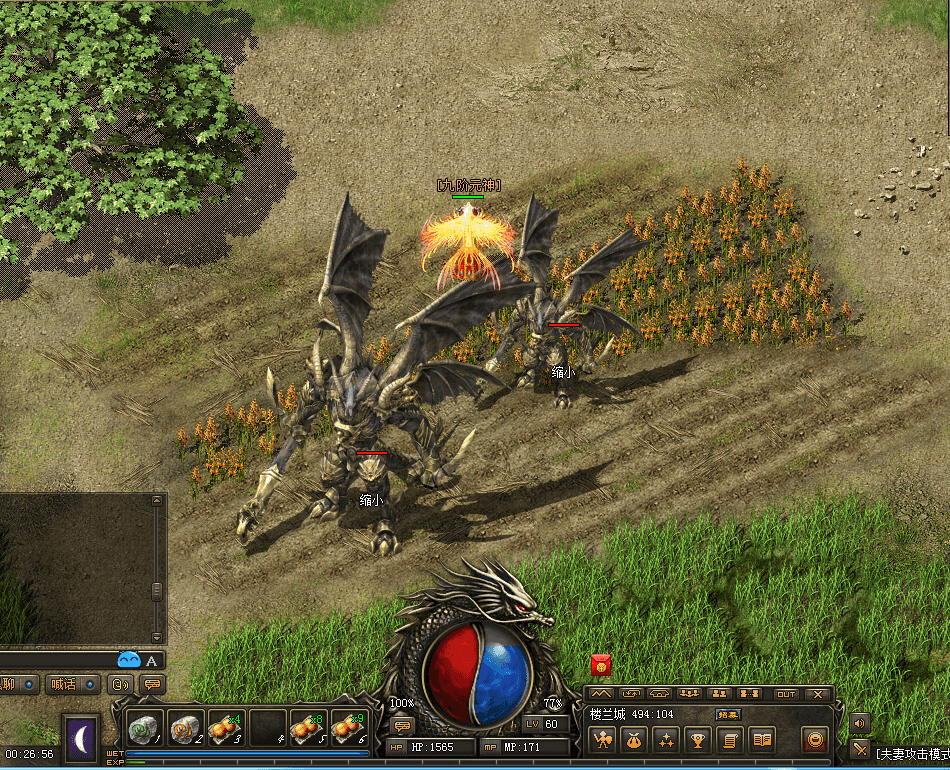Use the x4 orange potion stack in slot 3
950x770 pixels.
(x=225, y=728)
